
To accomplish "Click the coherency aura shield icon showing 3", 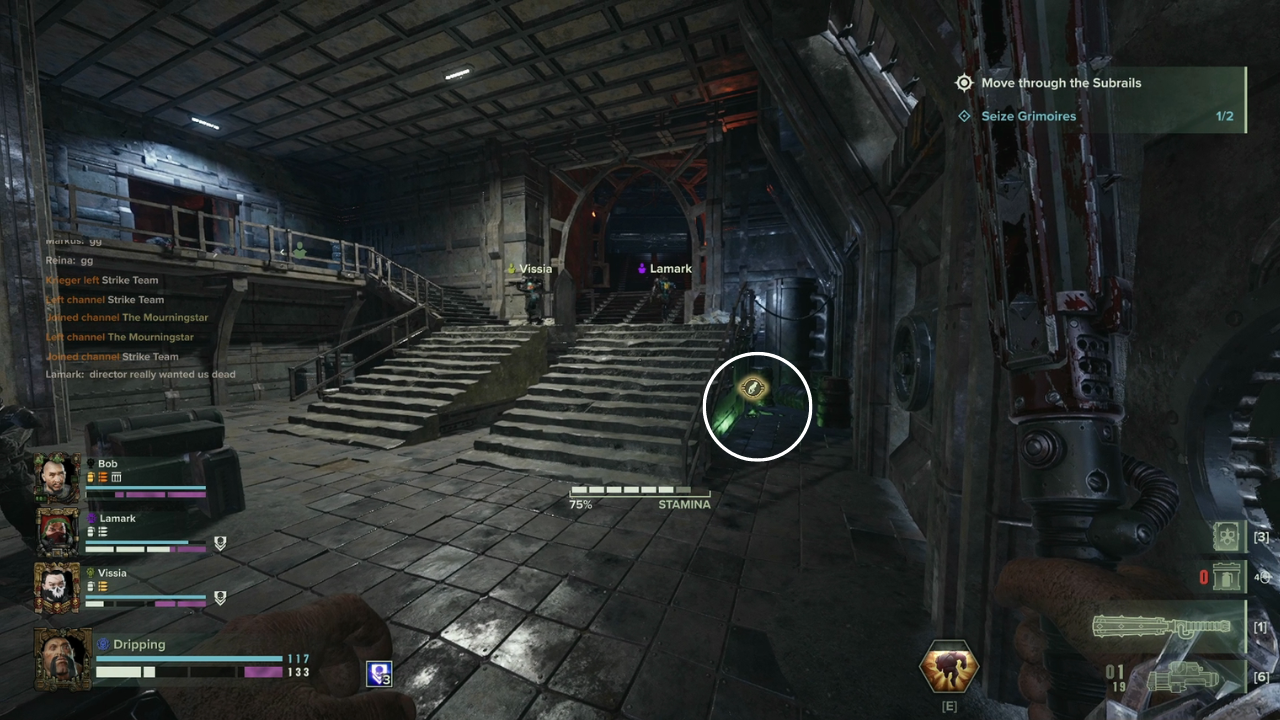I will tap(377, 675).
